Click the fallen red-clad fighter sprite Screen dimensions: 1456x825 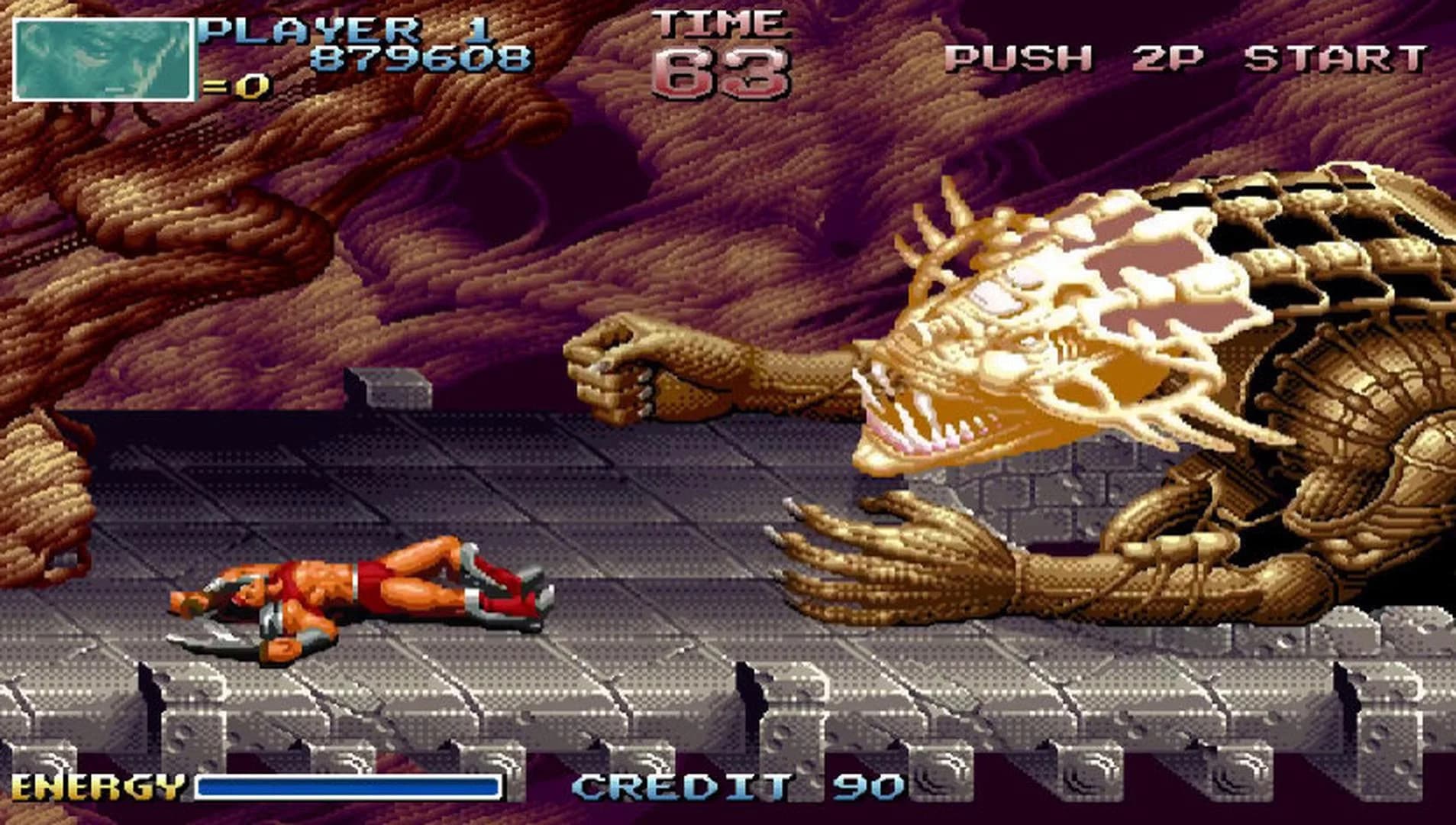coord(359,600)
